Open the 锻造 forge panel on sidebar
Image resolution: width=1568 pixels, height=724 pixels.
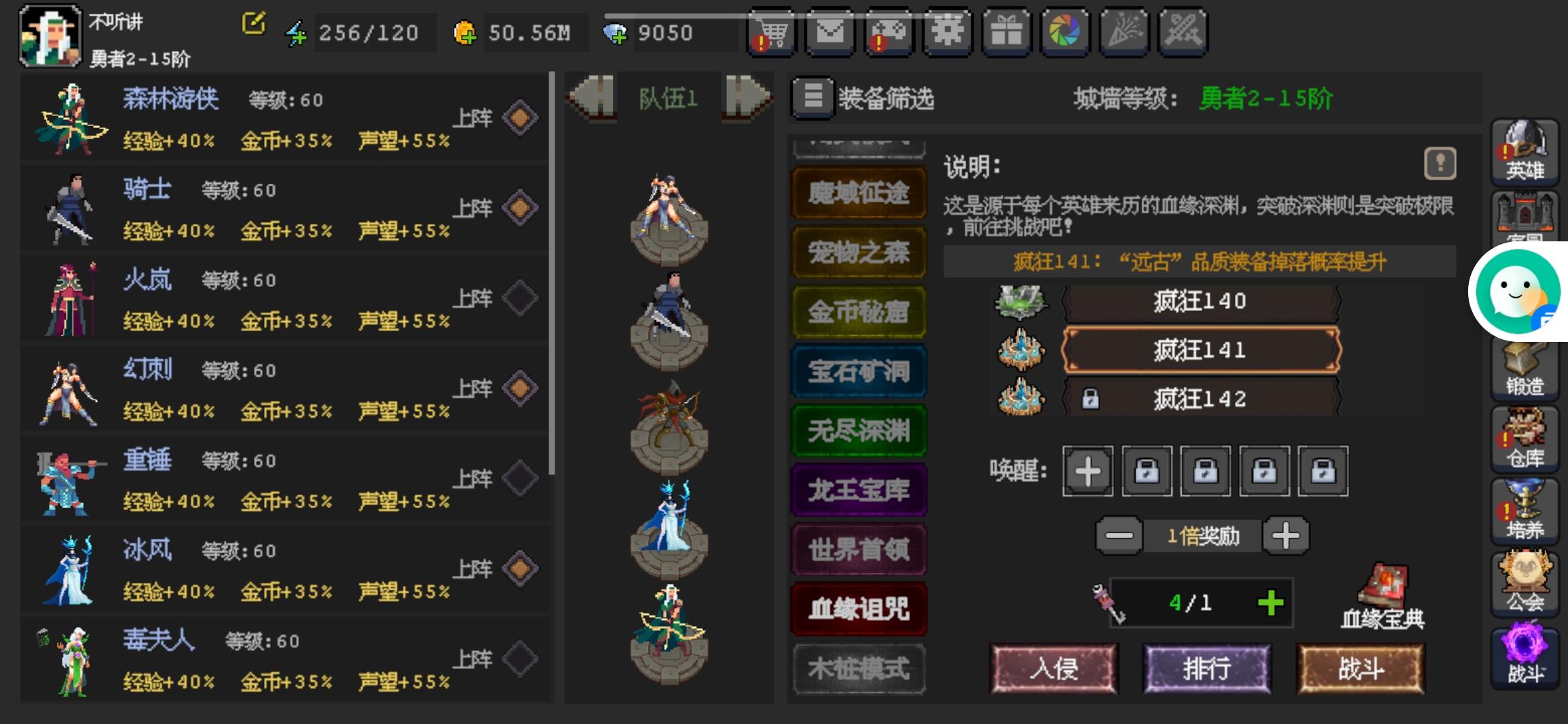click(x=1525, y=368)
